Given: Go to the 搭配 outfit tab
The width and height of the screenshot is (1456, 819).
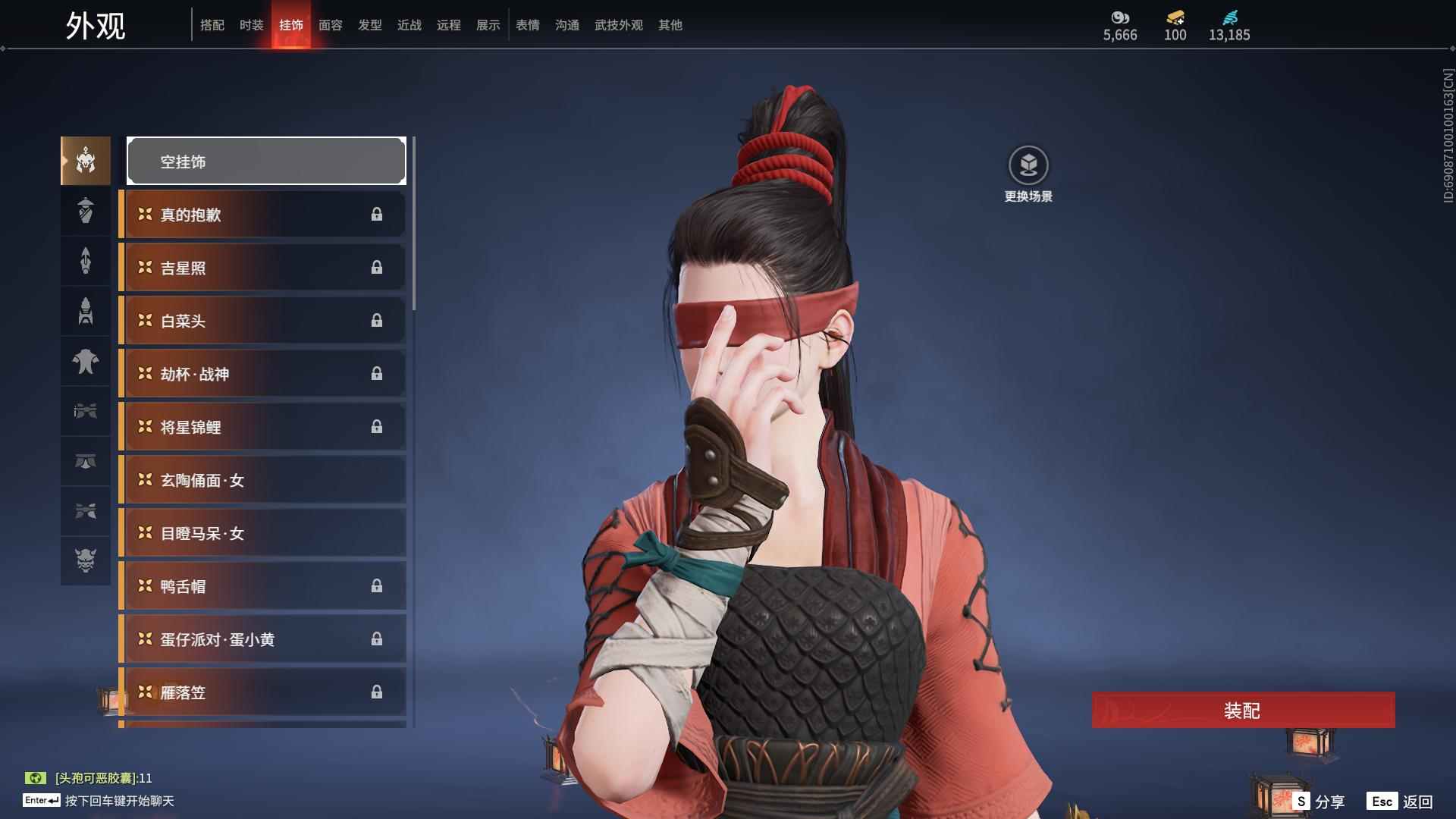Looking at the screenshot, I should click(x=212, y=25).
